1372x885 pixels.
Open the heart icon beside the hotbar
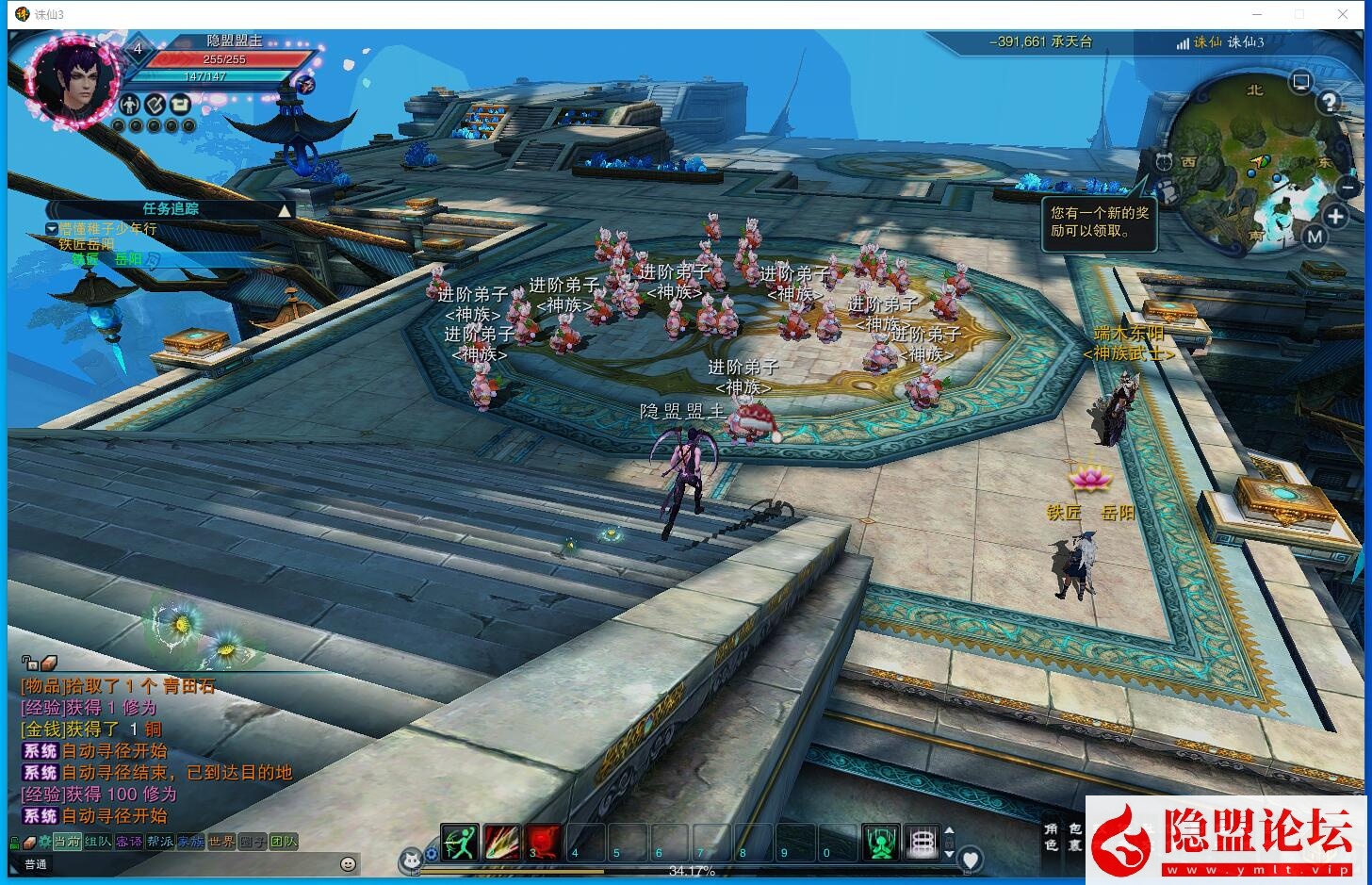(x=971, y=859)
